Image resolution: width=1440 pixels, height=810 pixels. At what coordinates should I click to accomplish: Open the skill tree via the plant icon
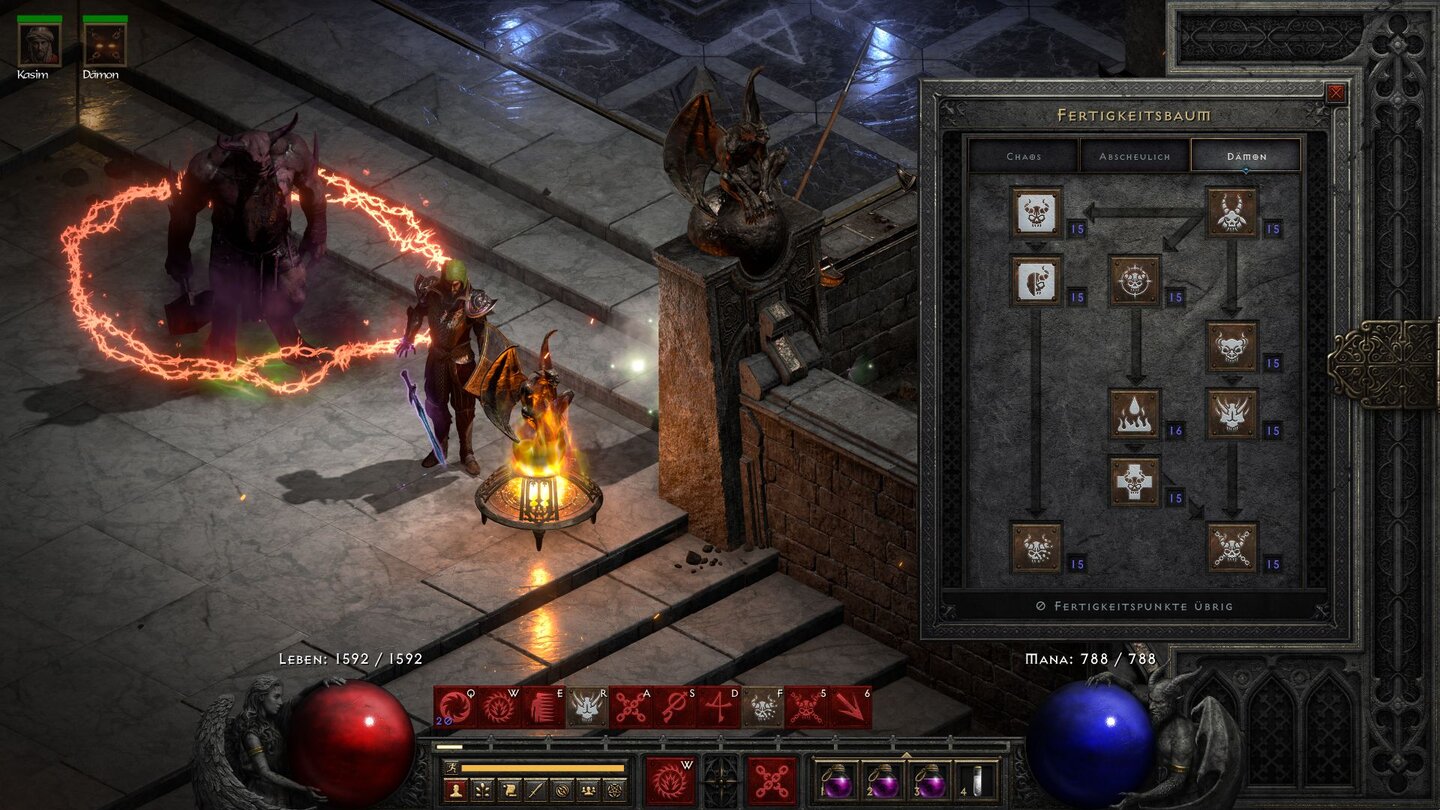[x=482, y=789]
